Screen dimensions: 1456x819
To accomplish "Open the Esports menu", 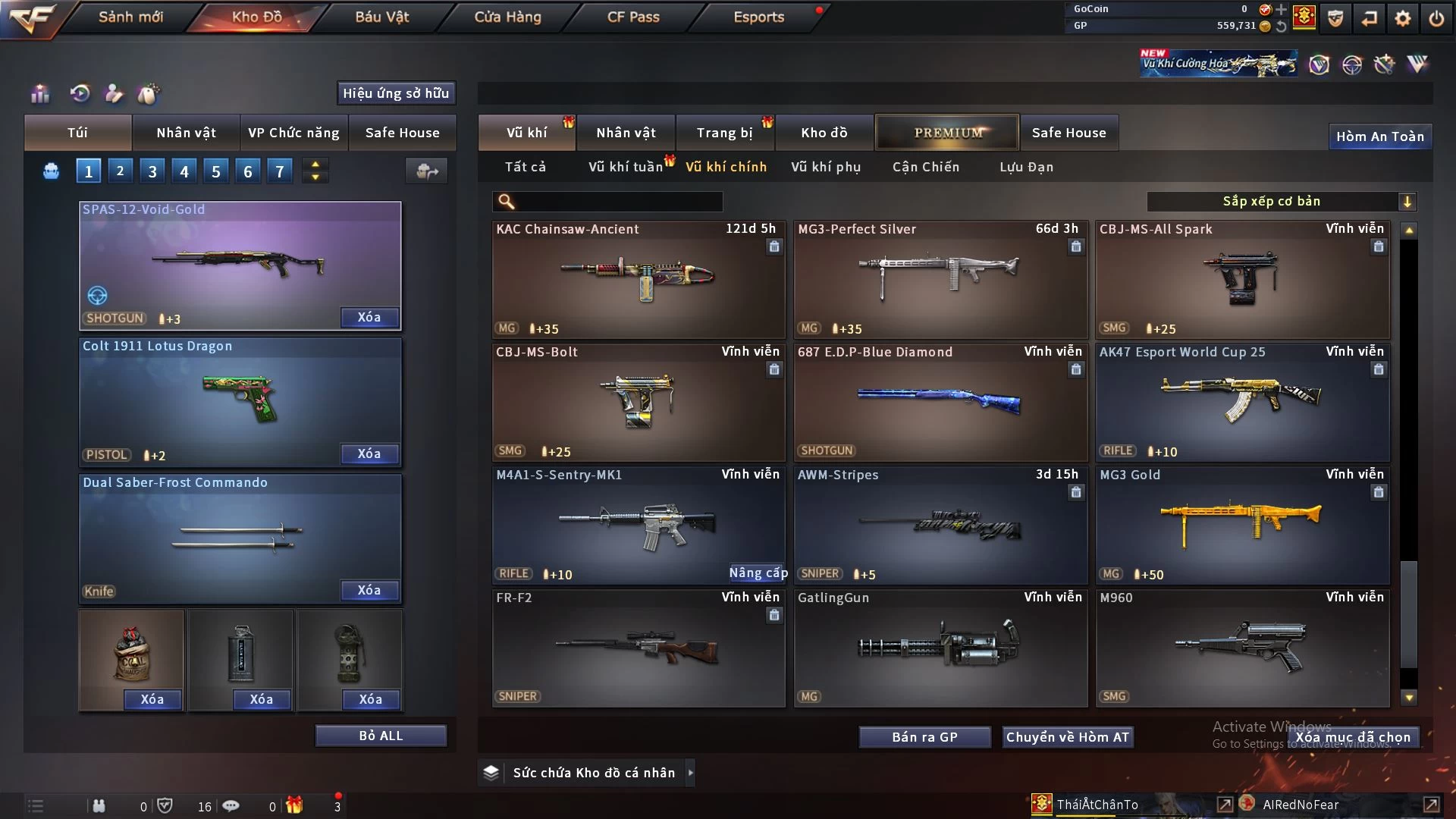I will [758, 17].
